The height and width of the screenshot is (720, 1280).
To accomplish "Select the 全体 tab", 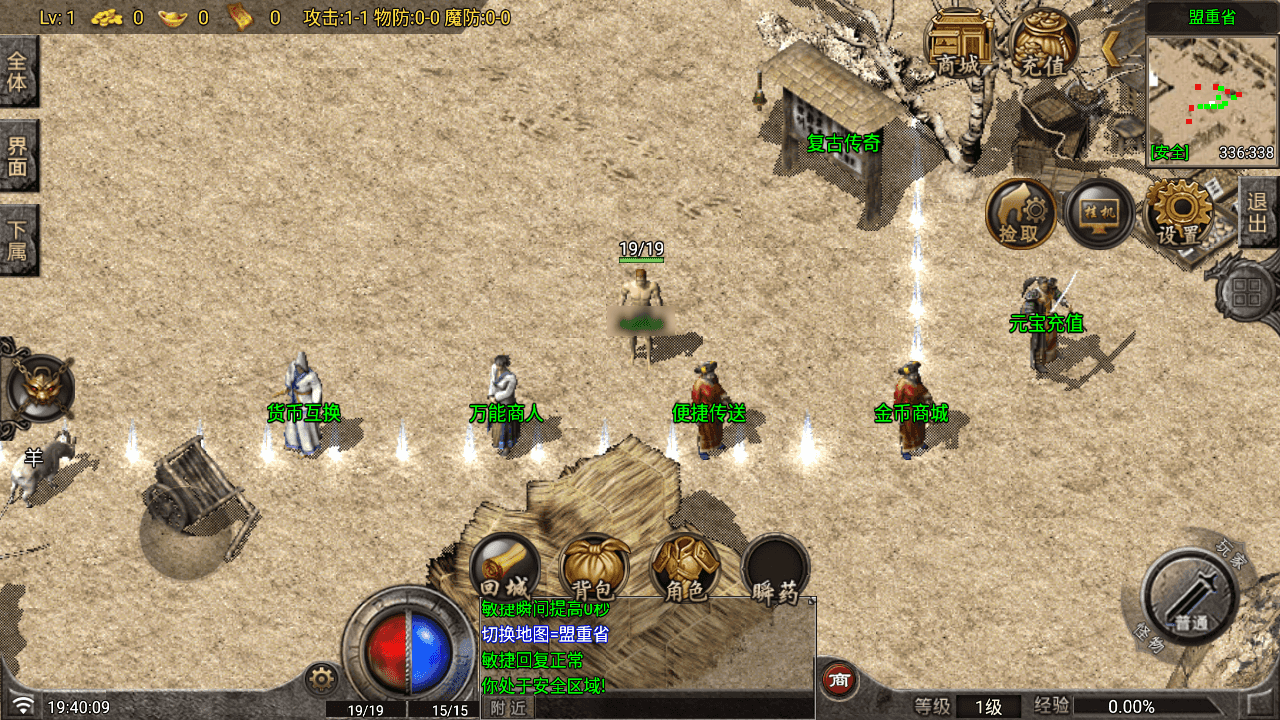I will pyautogui.click(x=18, y=72).
